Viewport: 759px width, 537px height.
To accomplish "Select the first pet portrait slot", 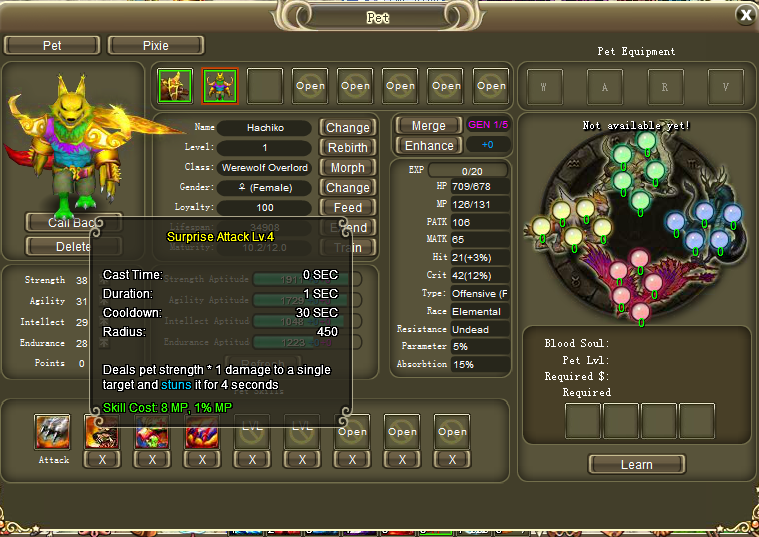I will tap(175, 86).
